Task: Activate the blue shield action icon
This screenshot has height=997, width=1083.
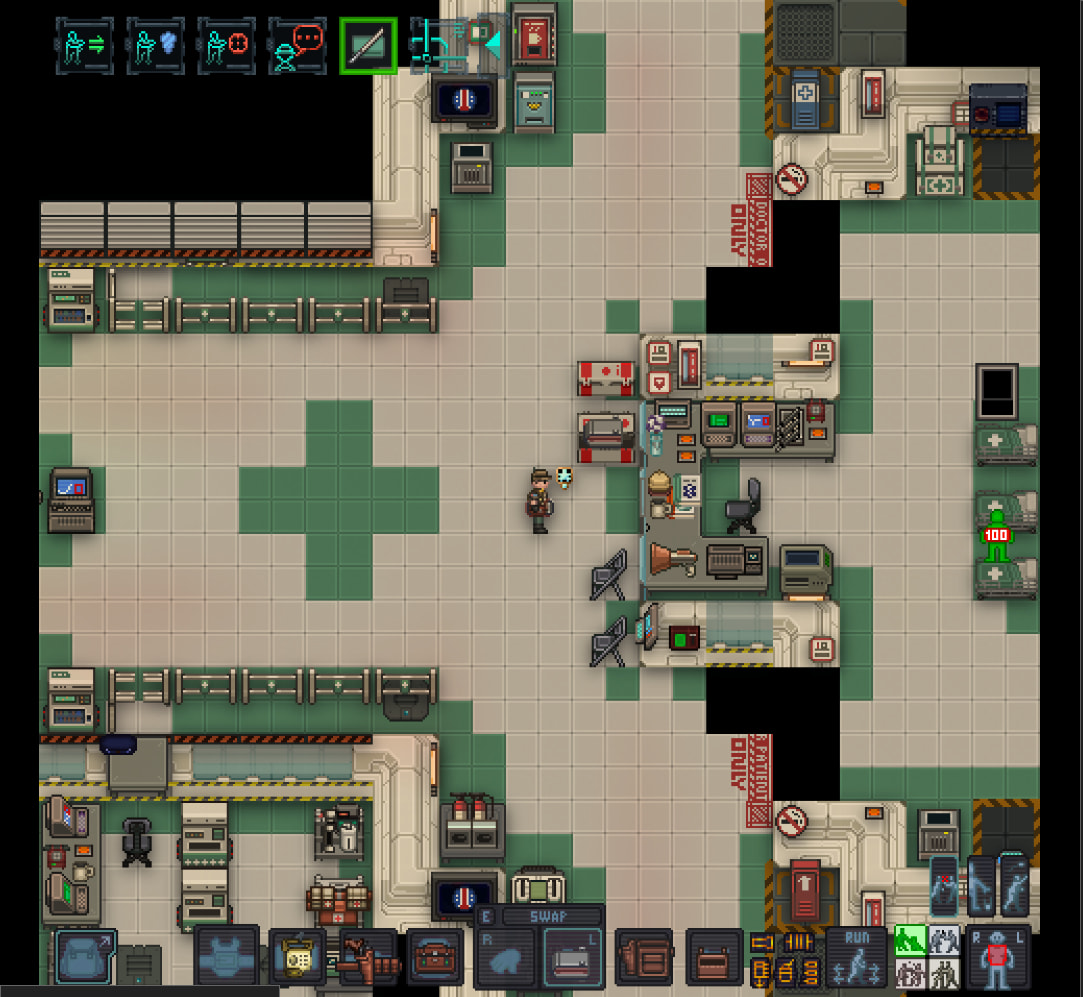Action: pos(155,46)
